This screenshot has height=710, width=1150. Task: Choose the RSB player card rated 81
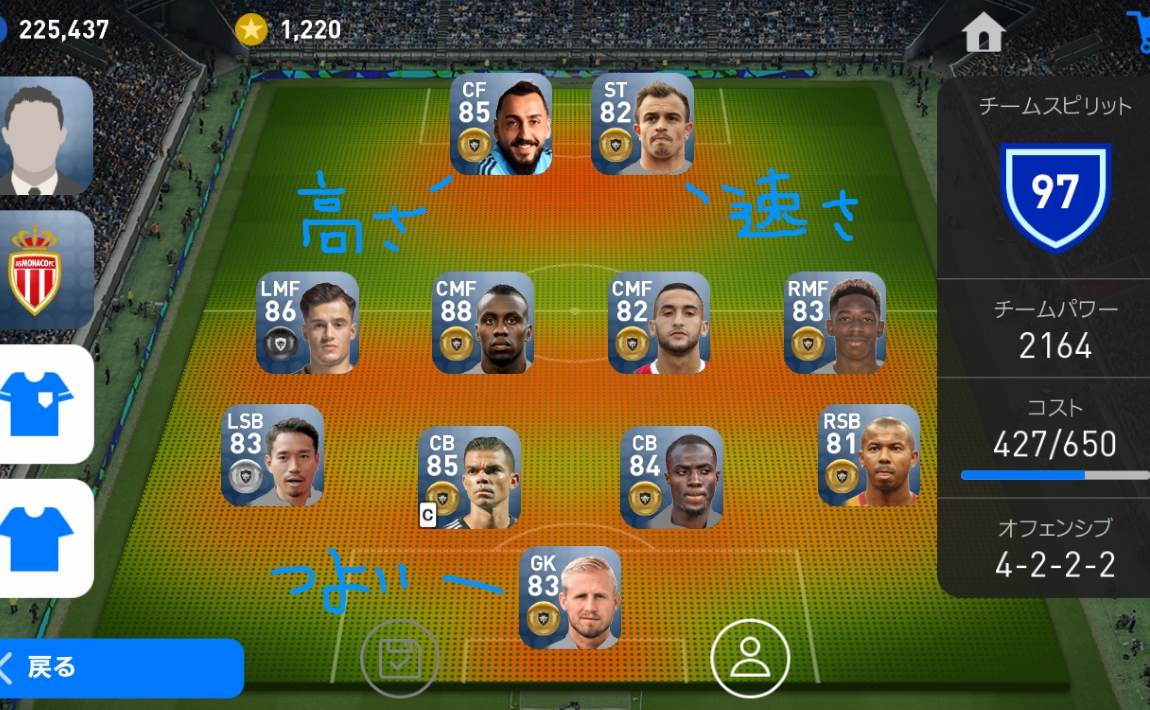click(869, 455)
